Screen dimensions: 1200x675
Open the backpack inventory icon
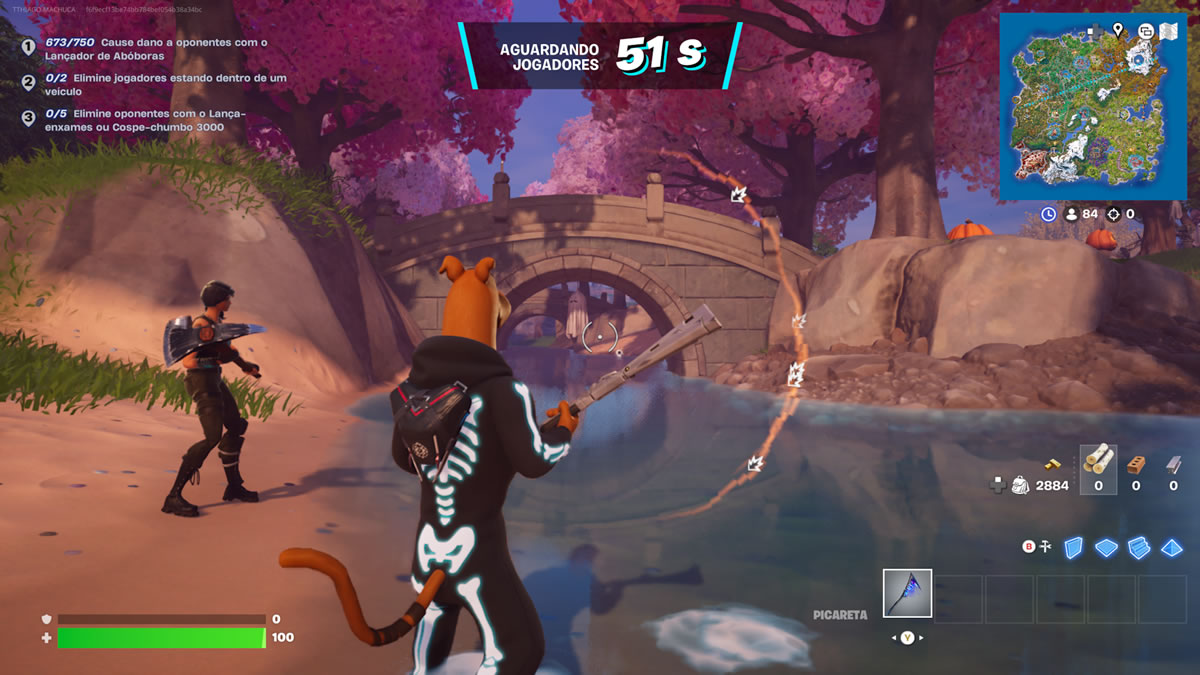click(1018, 485)
